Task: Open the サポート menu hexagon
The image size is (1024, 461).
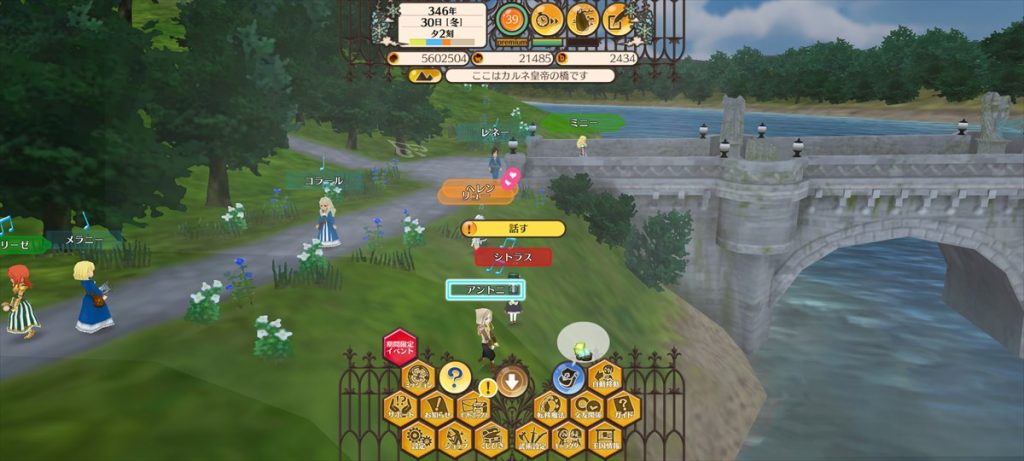Action: (x=400, y=408)
